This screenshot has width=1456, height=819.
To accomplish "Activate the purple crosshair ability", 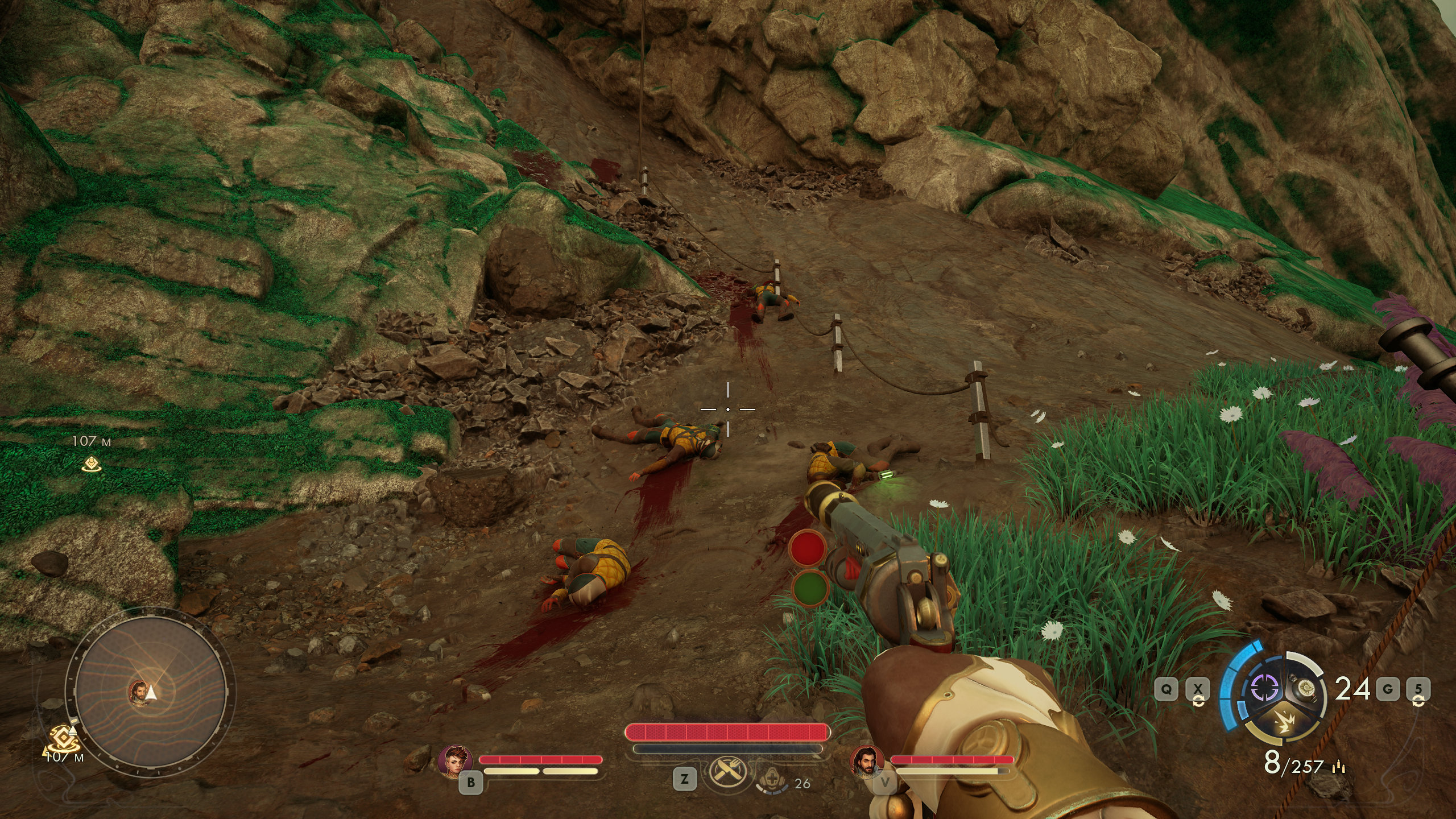I will coord(1264,688).
